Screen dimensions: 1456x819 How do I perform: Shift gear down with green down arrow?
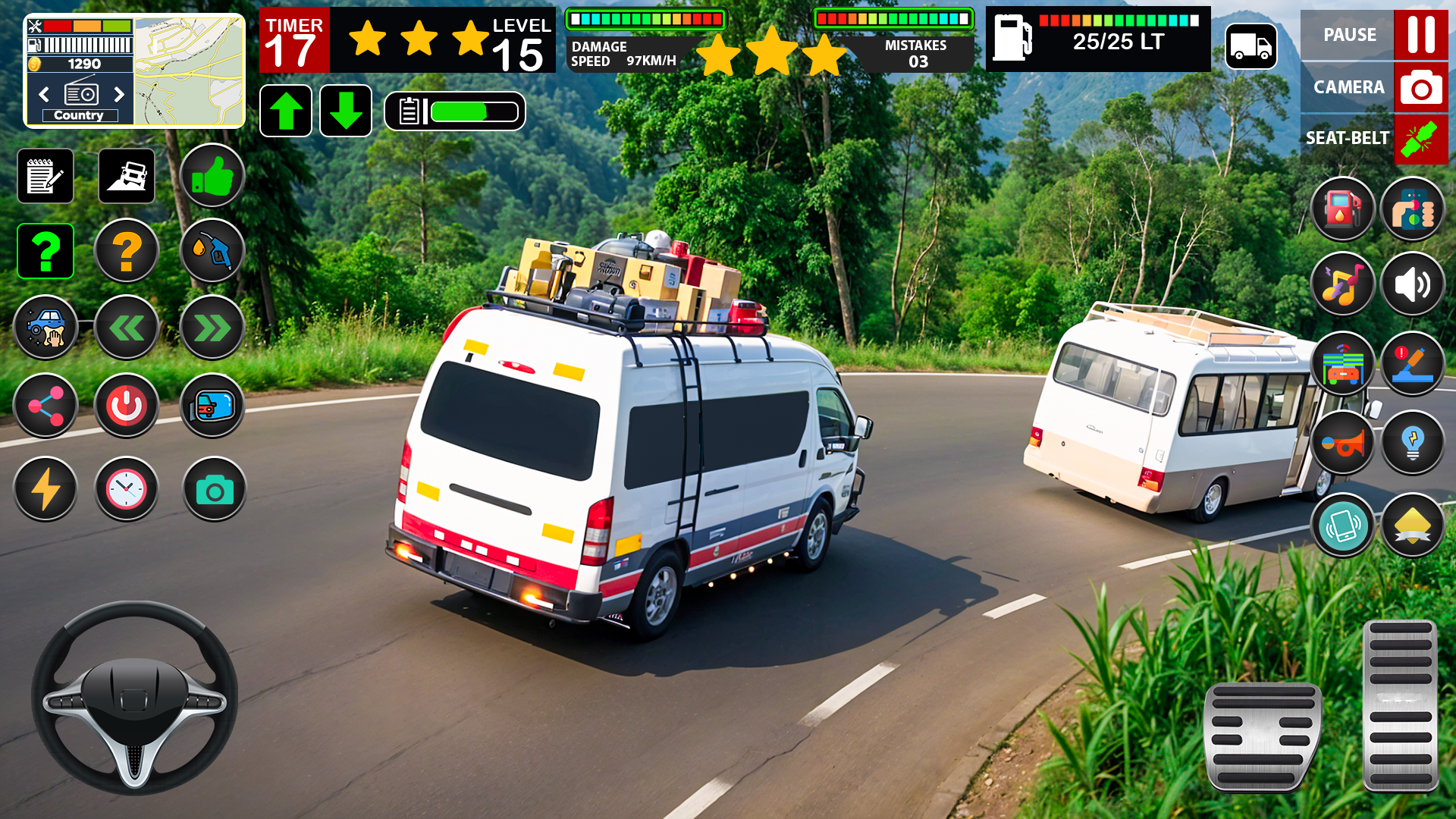346,111
